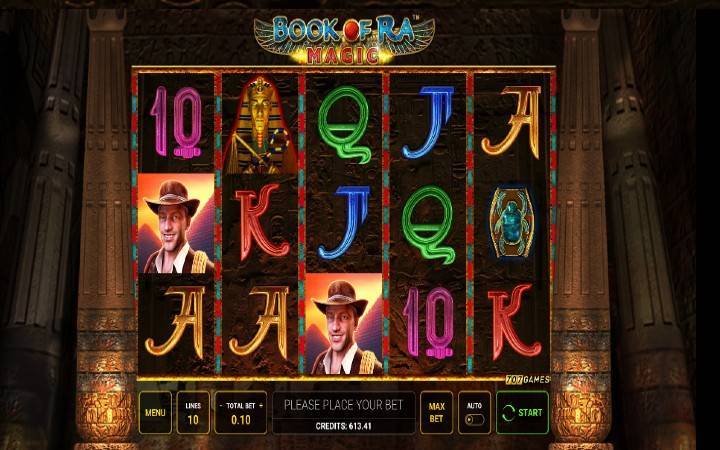The height and width of the screenshot is (450, 720).
Task: Hit the green Start spin button
Action: [x=522, y=412]
